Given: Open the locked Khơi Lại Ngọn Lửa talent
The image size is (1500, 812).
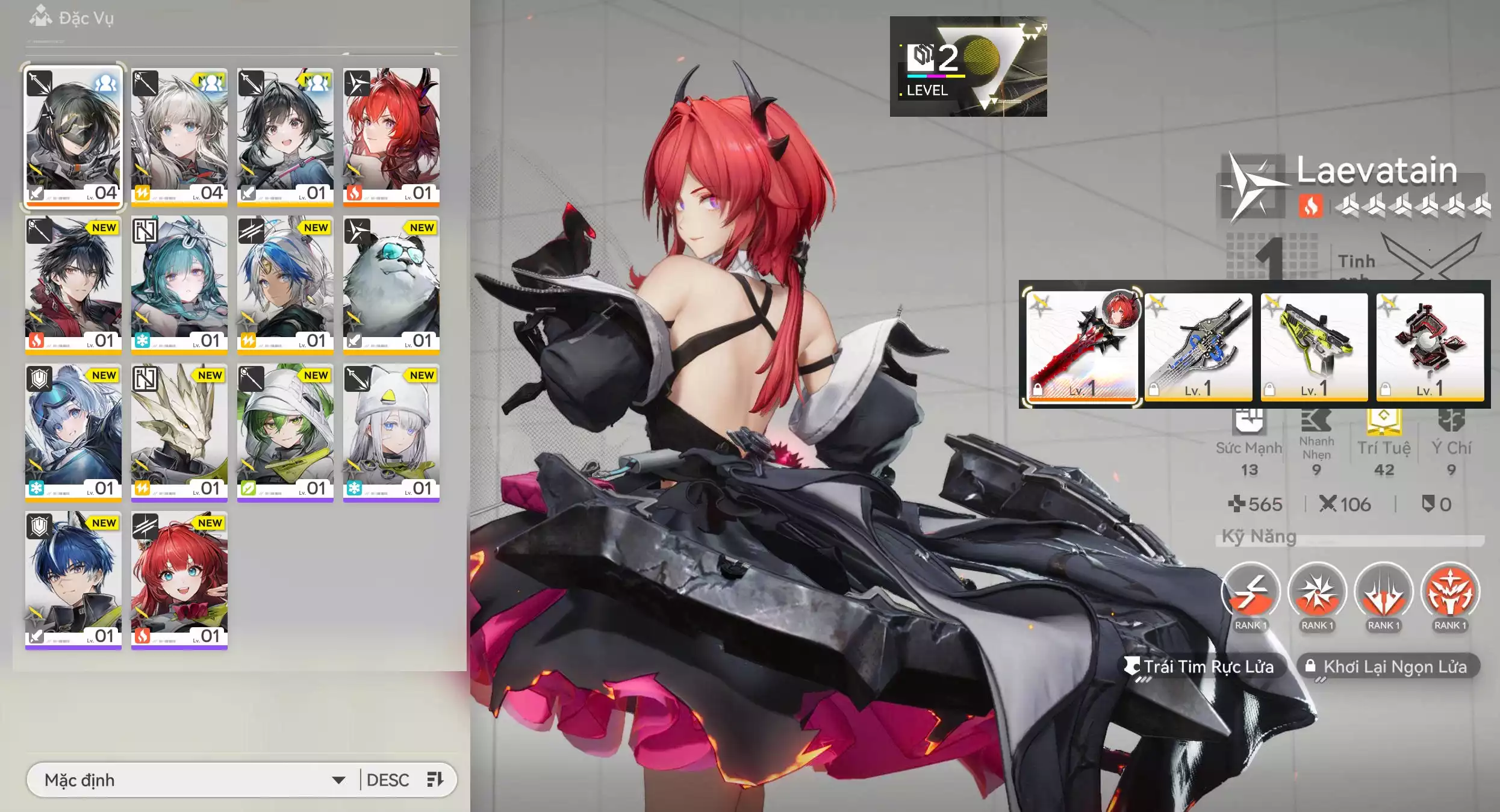Looking at the screenshot, I should point(1388,667).
